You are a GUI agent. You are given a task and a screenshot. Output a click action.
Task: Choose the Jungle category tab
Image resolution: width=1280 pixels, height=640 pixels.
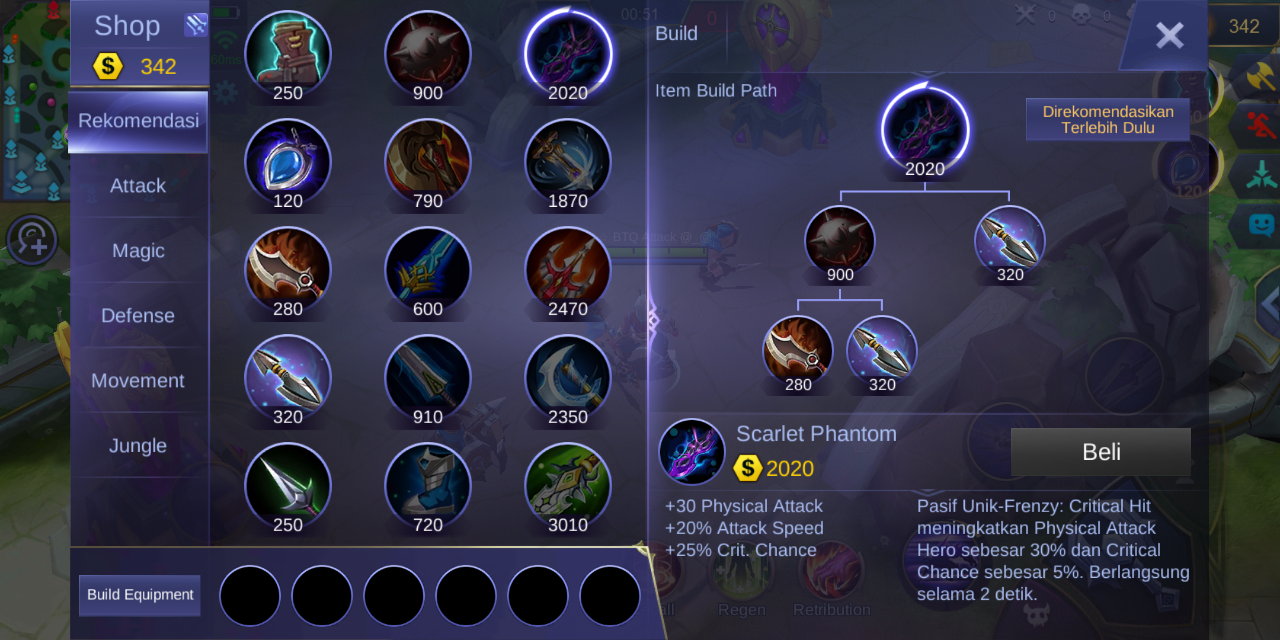coord(138,446)
